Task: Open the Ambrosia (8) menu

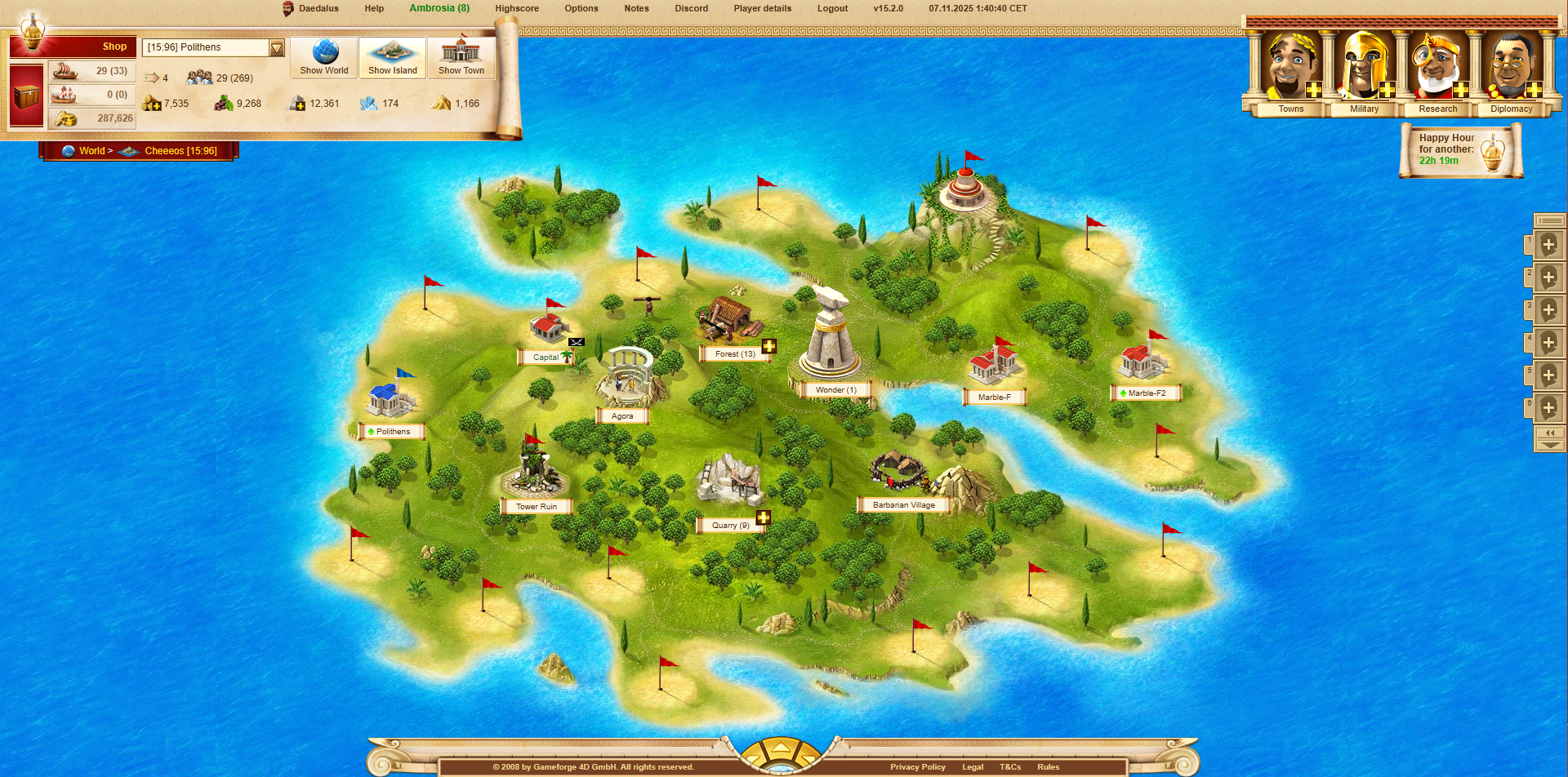Action: 439,8
